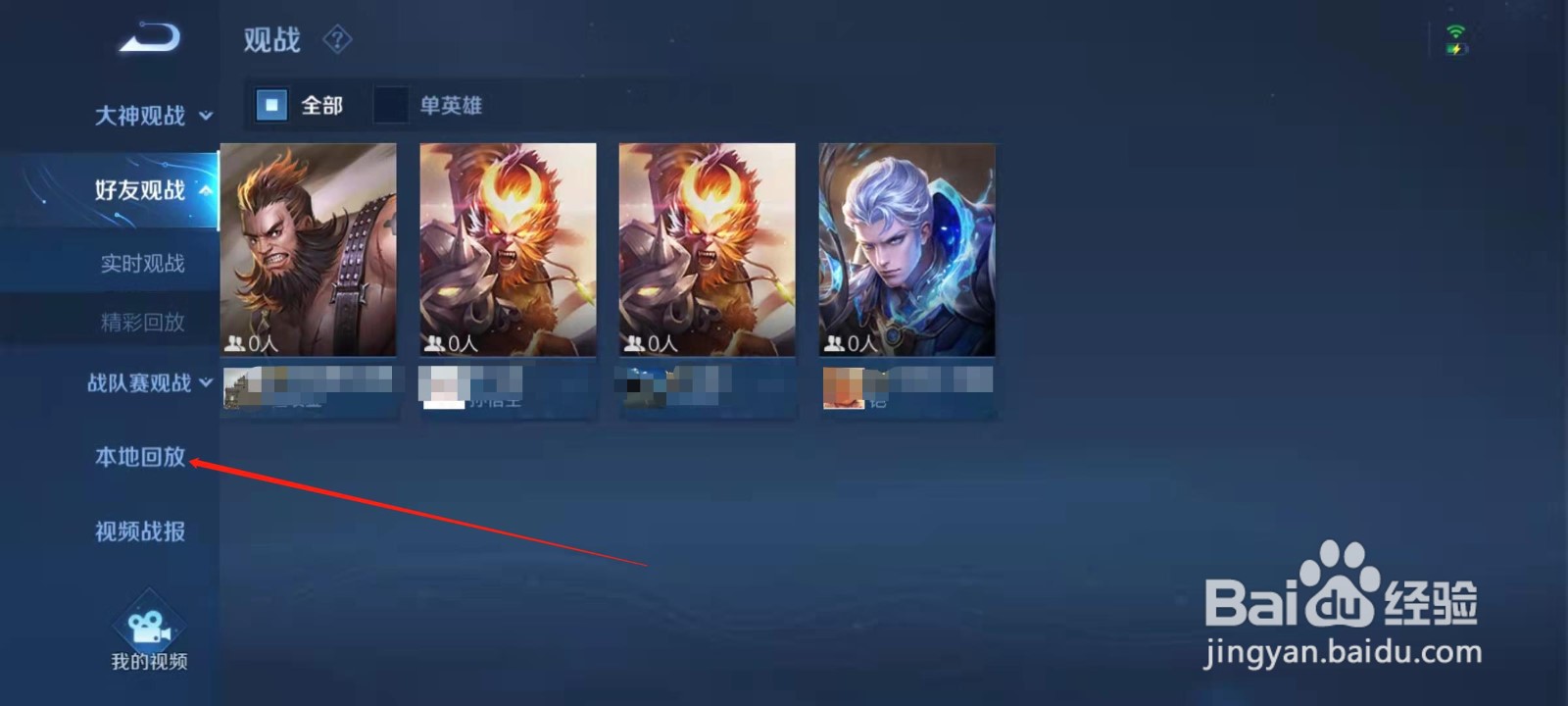
Task: Enable the 单英雄 filter checkbox
Action: pos(392,105)
